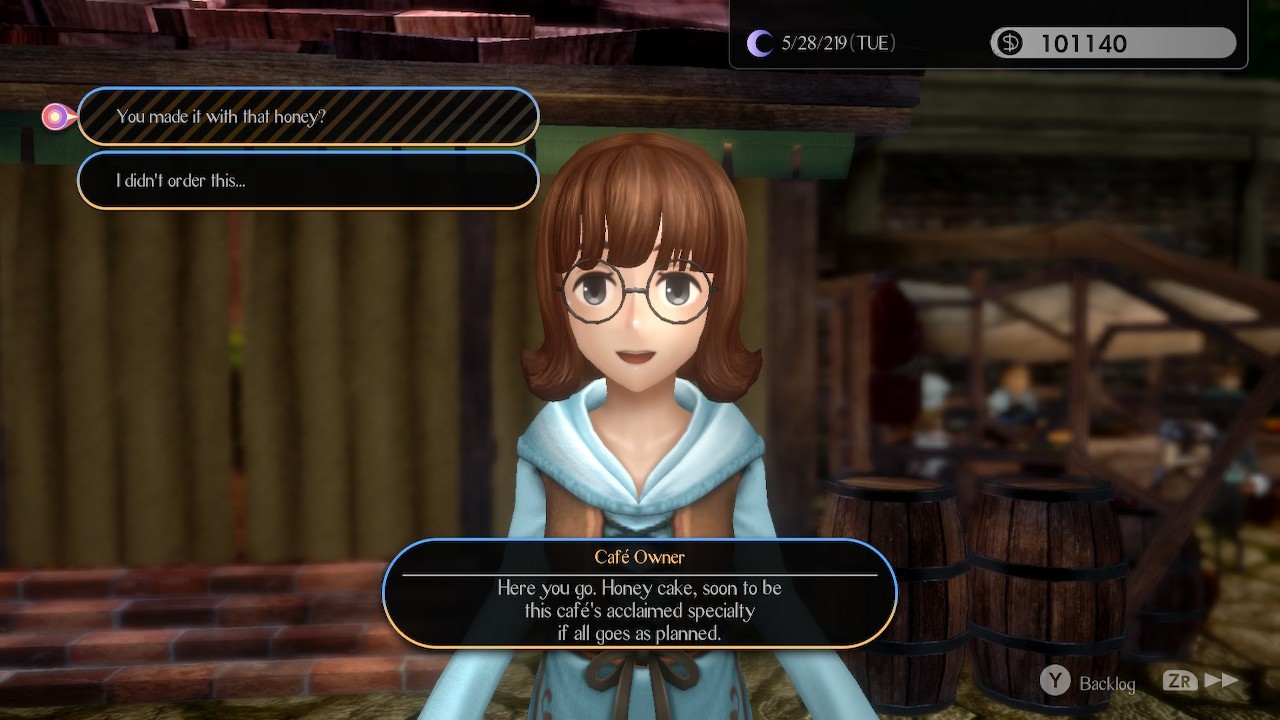Select the "I didn't order this..." response
The image size is (1280, 720).
pyautogui.click(x=308, y=181)
